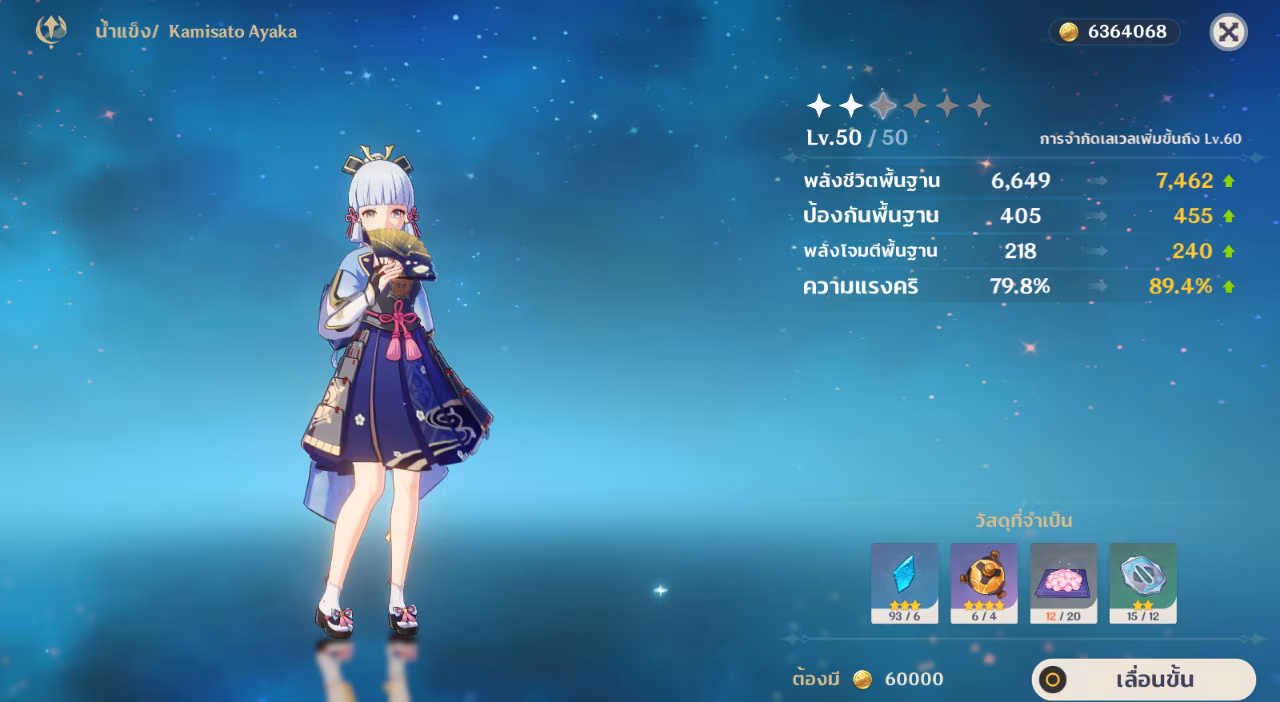Screen dimensions: 1280x702
Task: View the pink sakura bloom material slot
Action: [x=1063, y=583]
